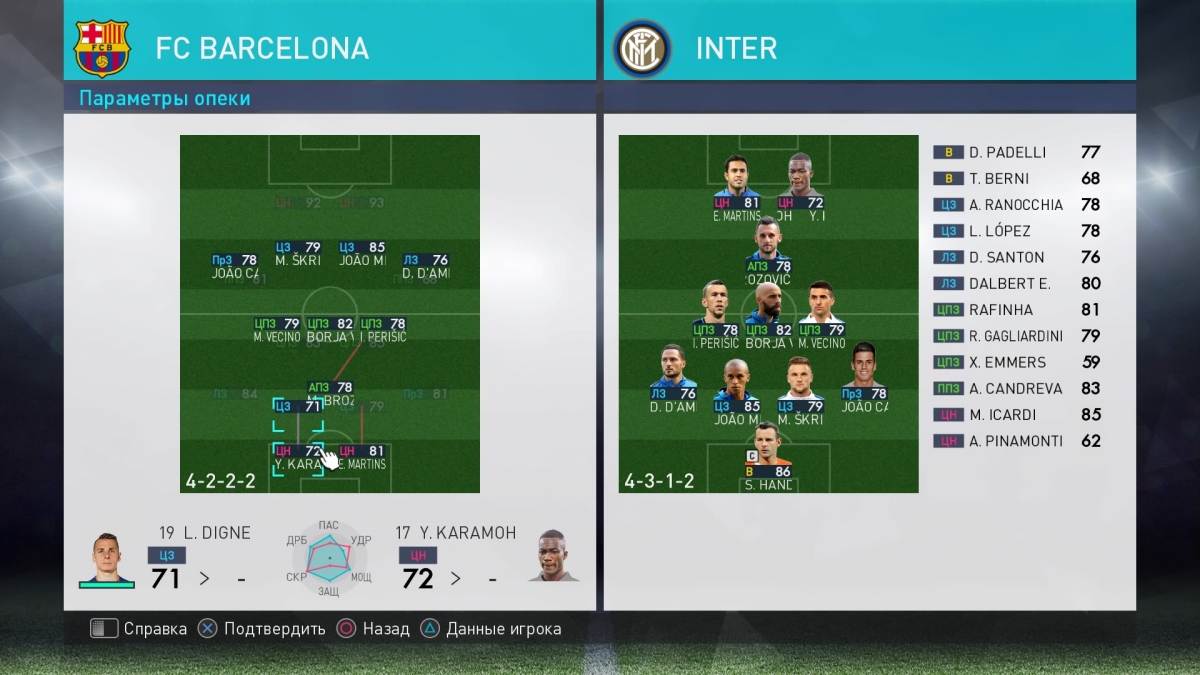Pick E. Martins' portrait on Inter's formation
The height and width of the screenshot is (675, 1200).
(x=737, y=177)
